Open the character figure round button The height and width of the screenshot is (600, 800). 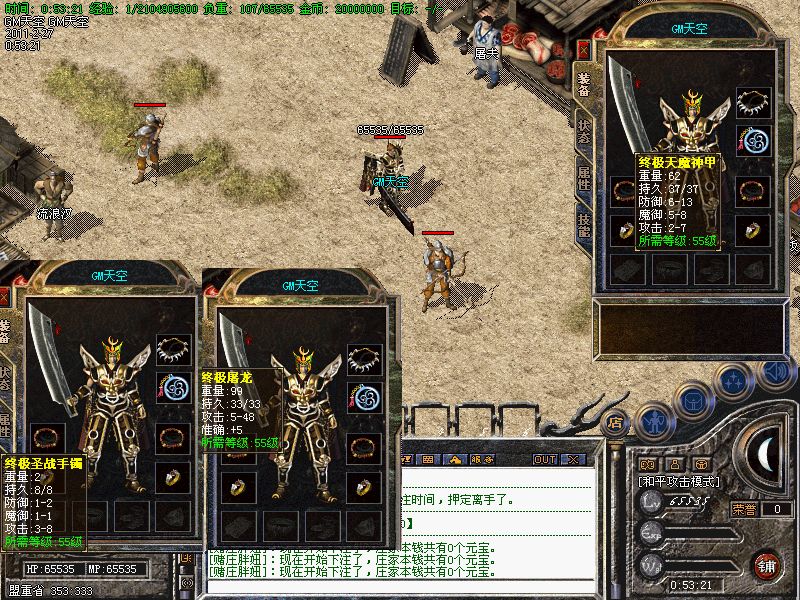[654, 420]
